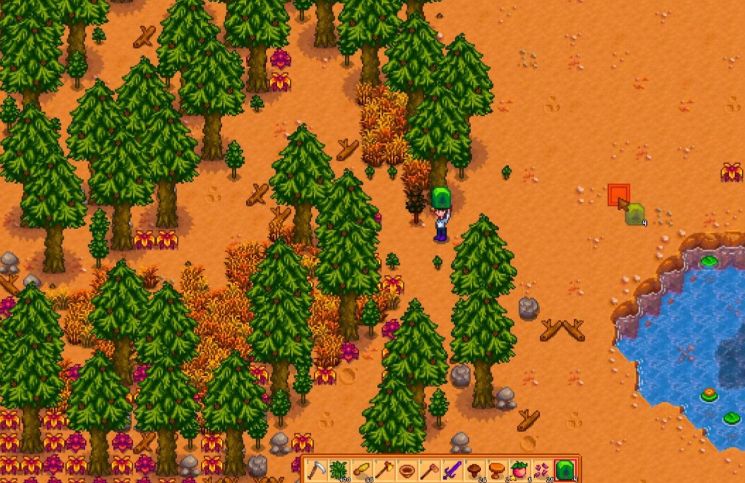Screen dimensions: 745x483
Task: Pick the wooden hammer tool slot
Action: pos(428,470)
